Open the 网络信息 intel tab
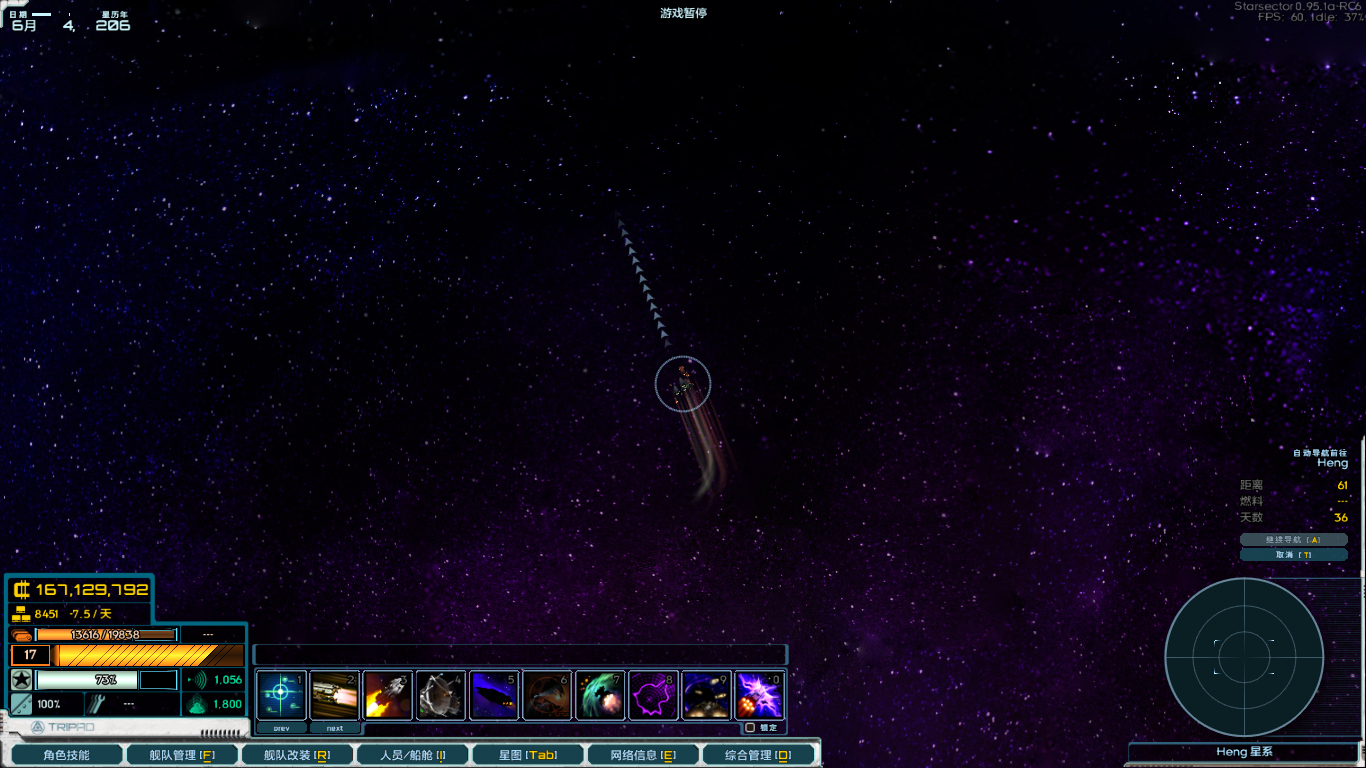This screenshot has height=768, width=1366. 643,753
